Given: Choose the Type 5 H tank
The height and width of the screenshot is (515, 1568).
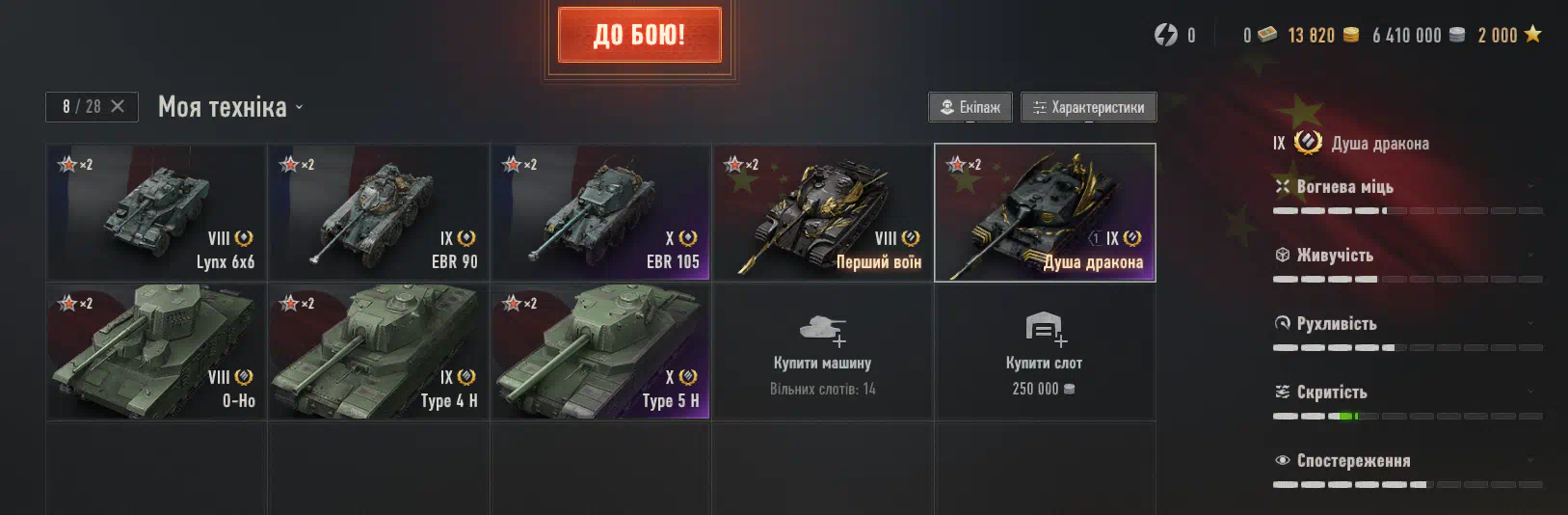Looking at the screenshot, I should click(x=600, y=351).
